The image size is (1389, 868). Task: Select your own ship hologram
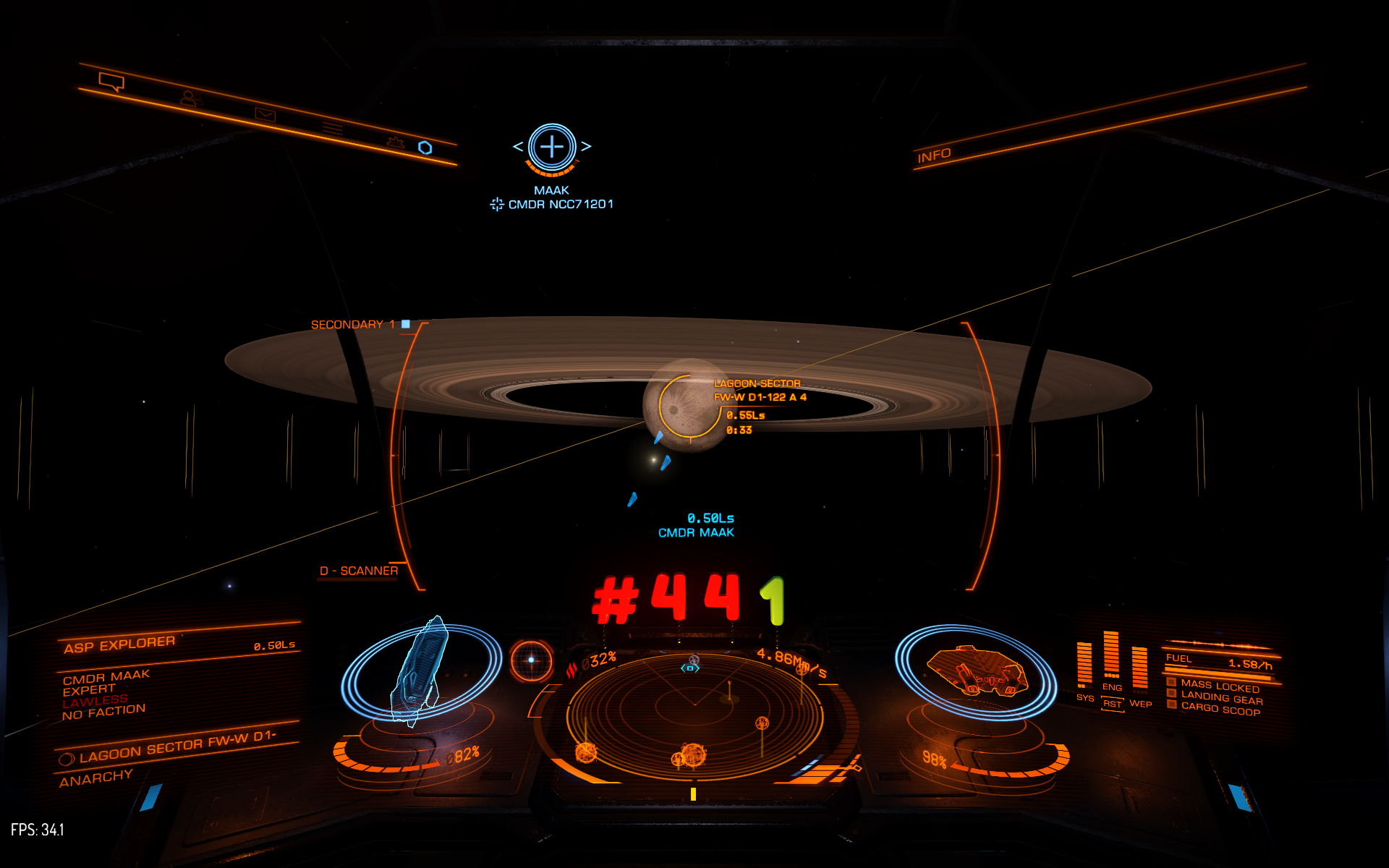[977, 673]
